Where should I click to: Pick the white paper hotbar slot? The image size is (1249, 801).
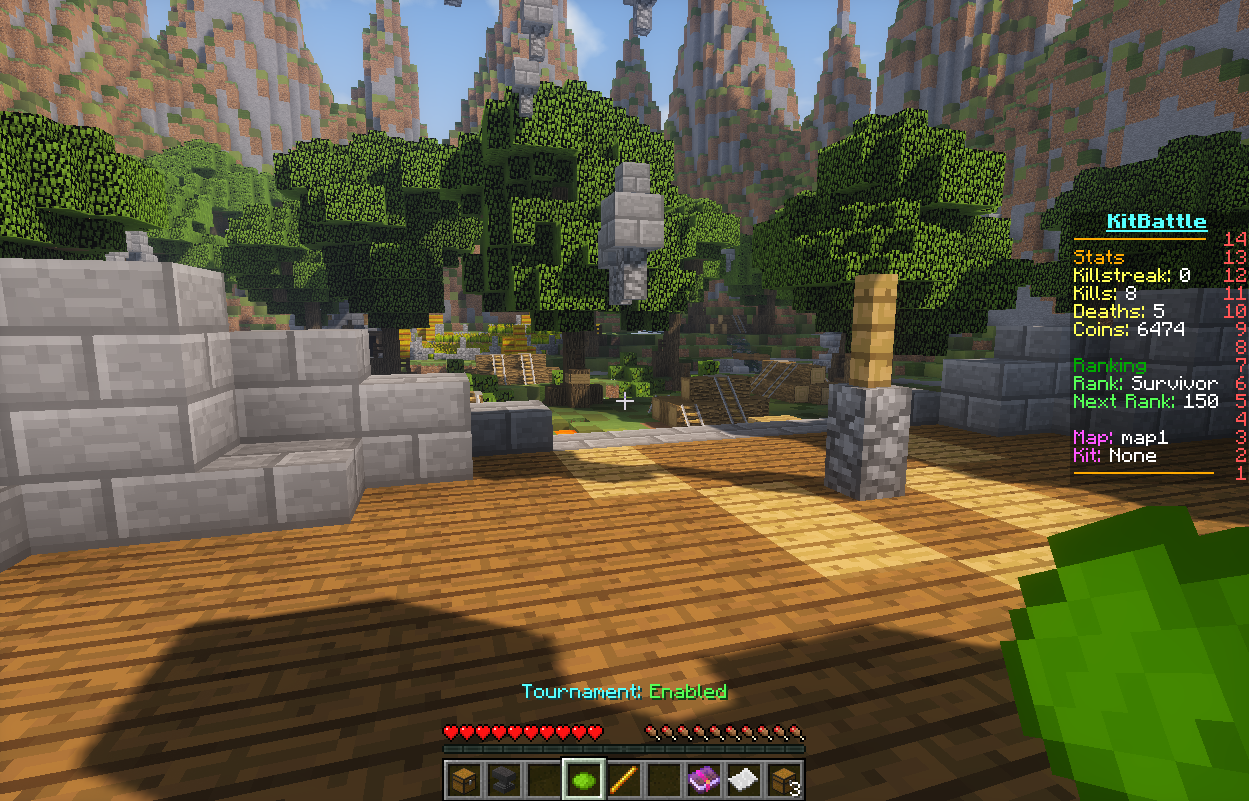coord(743,779)
